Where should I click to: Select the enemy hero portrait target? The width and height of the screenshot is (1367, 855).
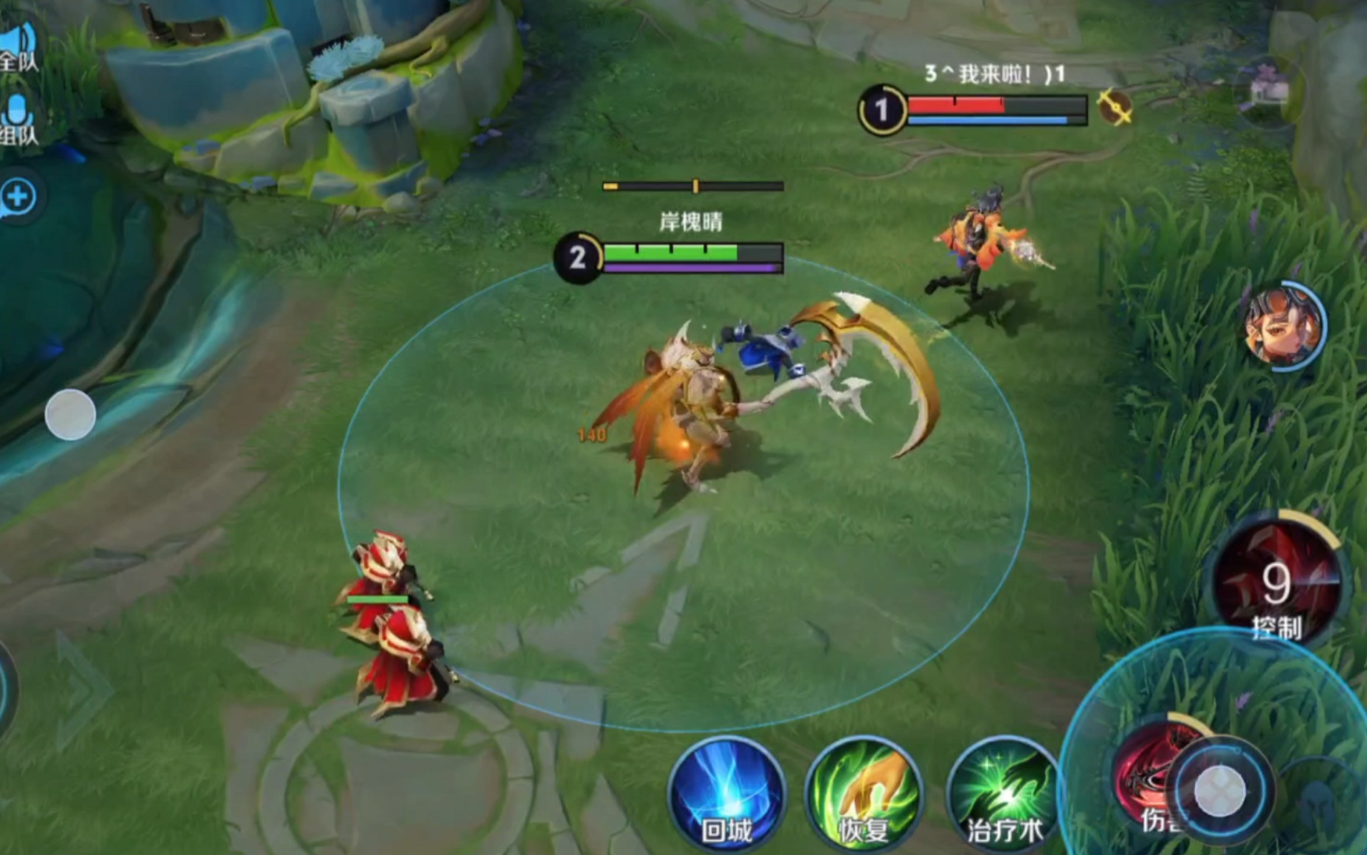coord(1285,326)
